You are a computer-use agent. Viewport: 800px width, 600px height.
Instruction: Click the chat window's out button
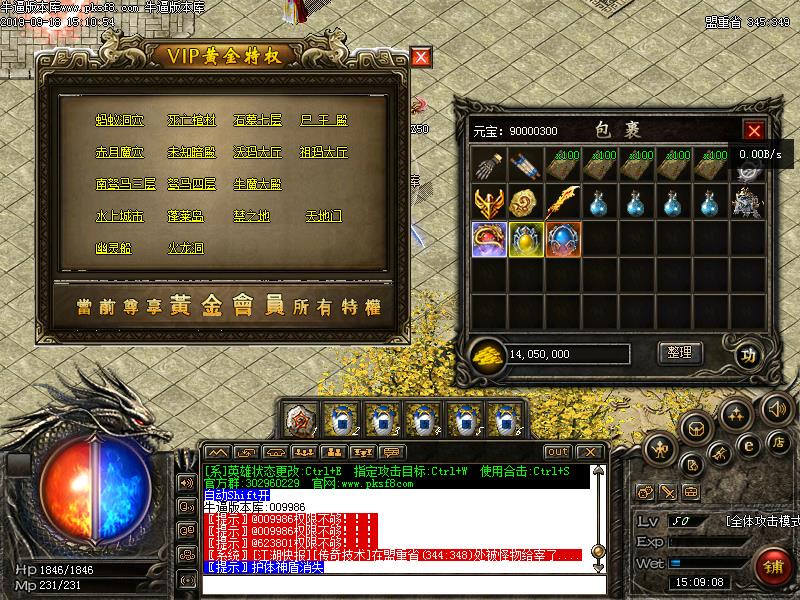pos(558,452)
